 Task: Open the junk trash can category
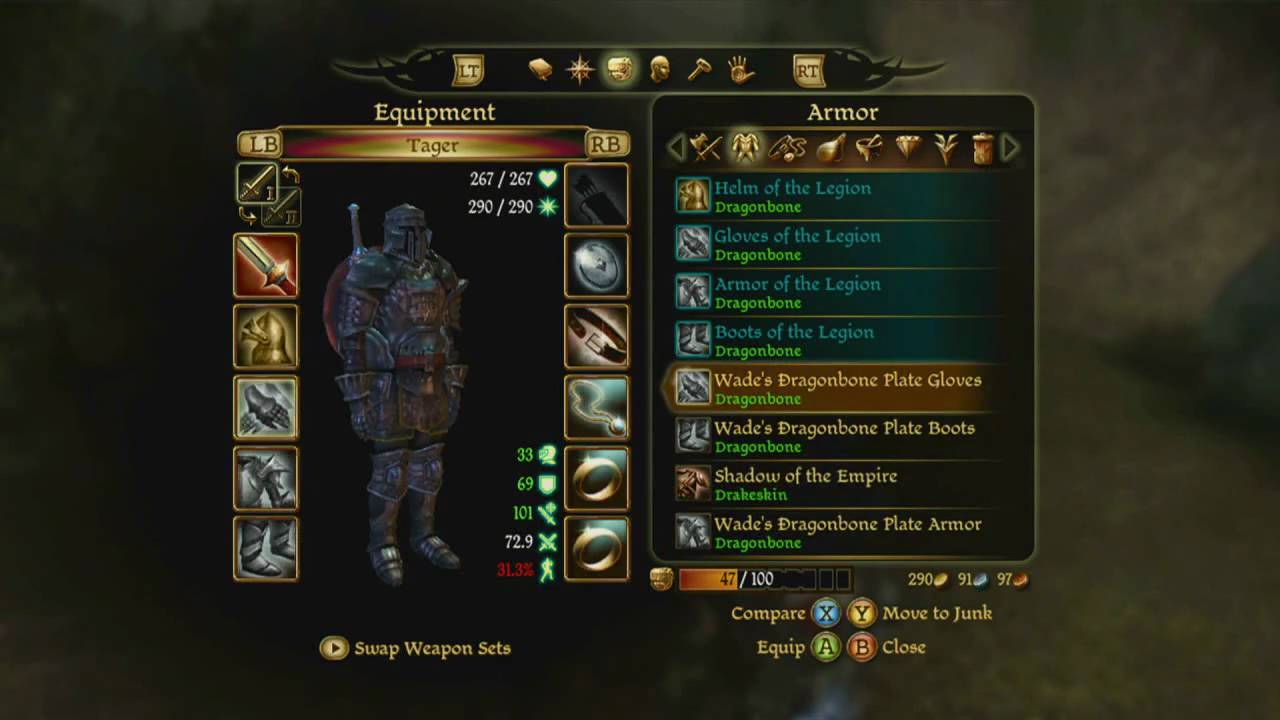click(x=983, y=148)
